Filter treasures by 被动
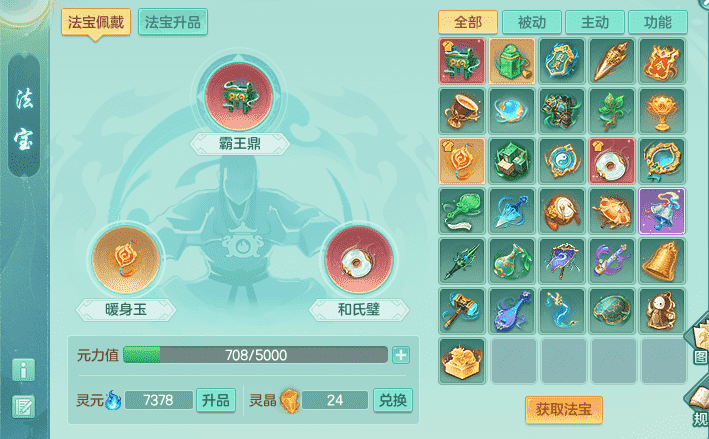Viewport: 709px width, 439px height. click(531, 22)
